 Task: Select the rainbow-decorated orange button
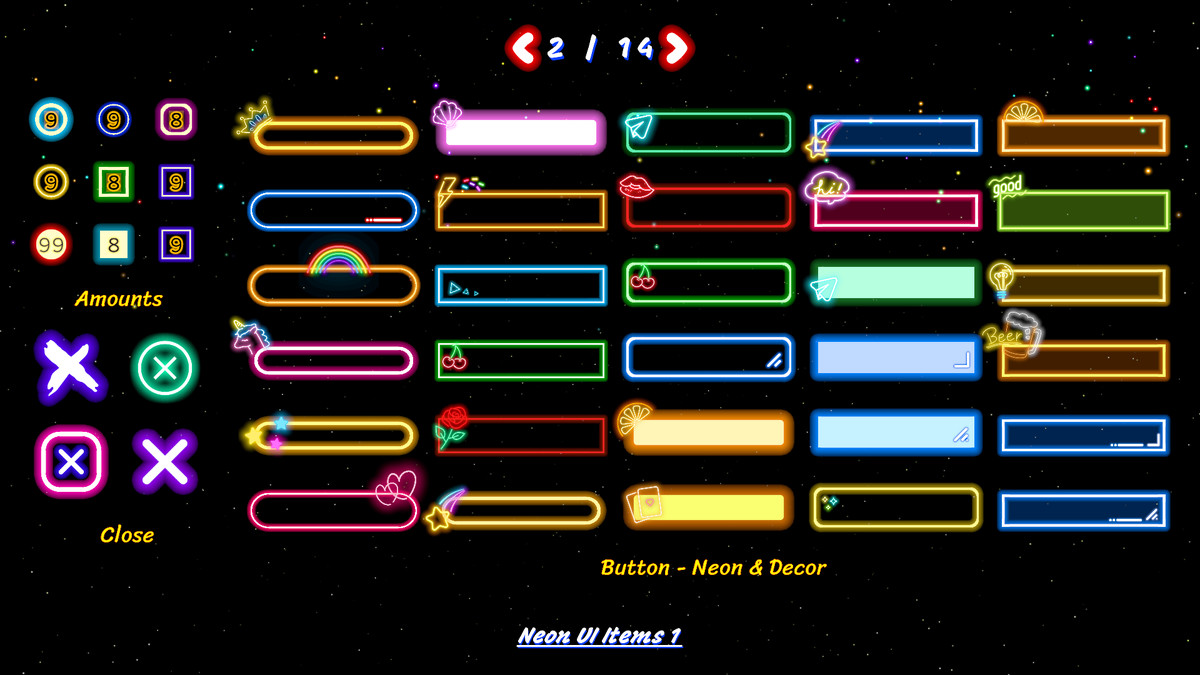(333, 285)
